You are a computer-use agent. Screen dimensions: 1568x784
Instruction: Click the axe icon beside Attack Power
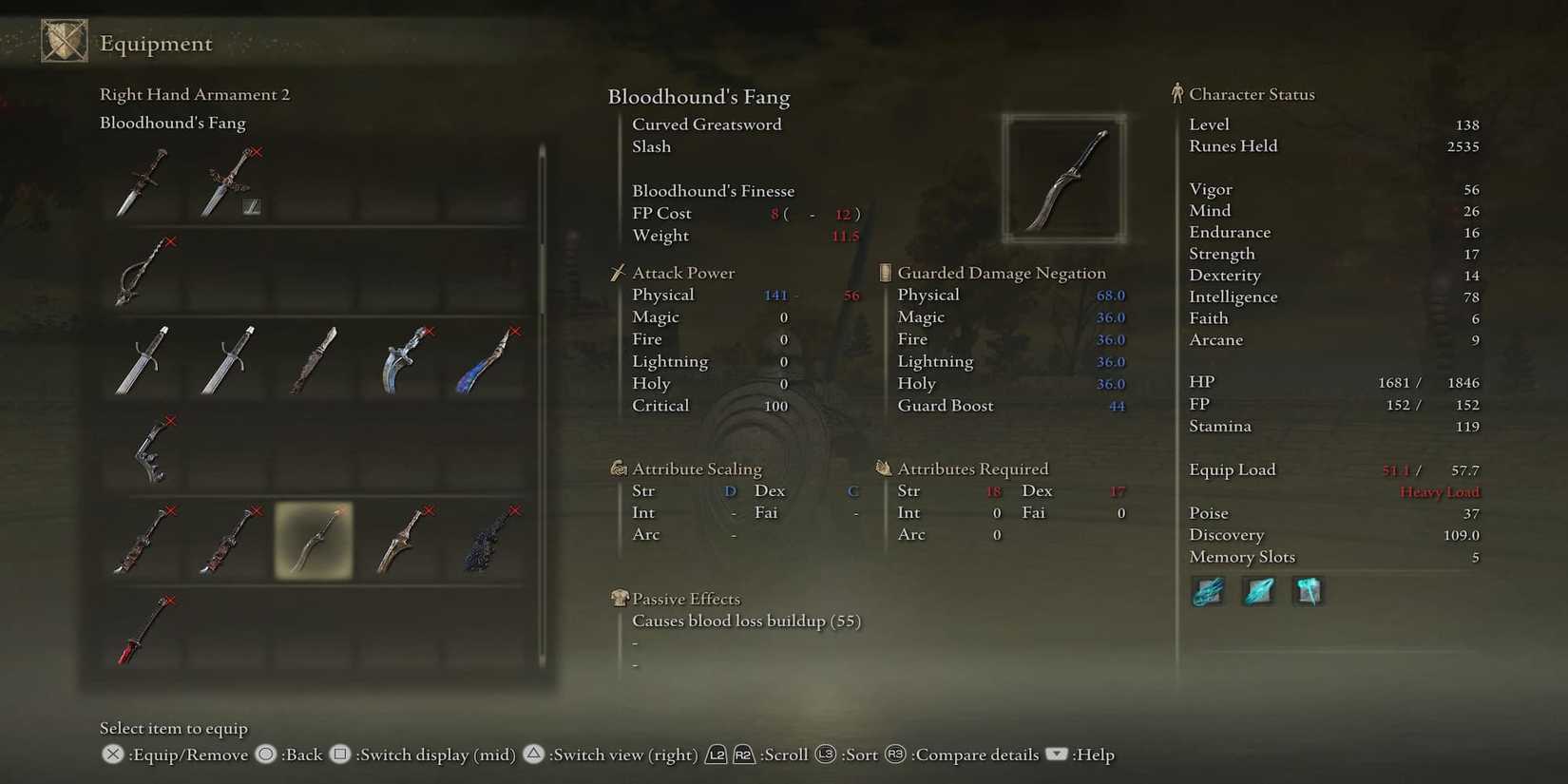[x=618, y=273]
